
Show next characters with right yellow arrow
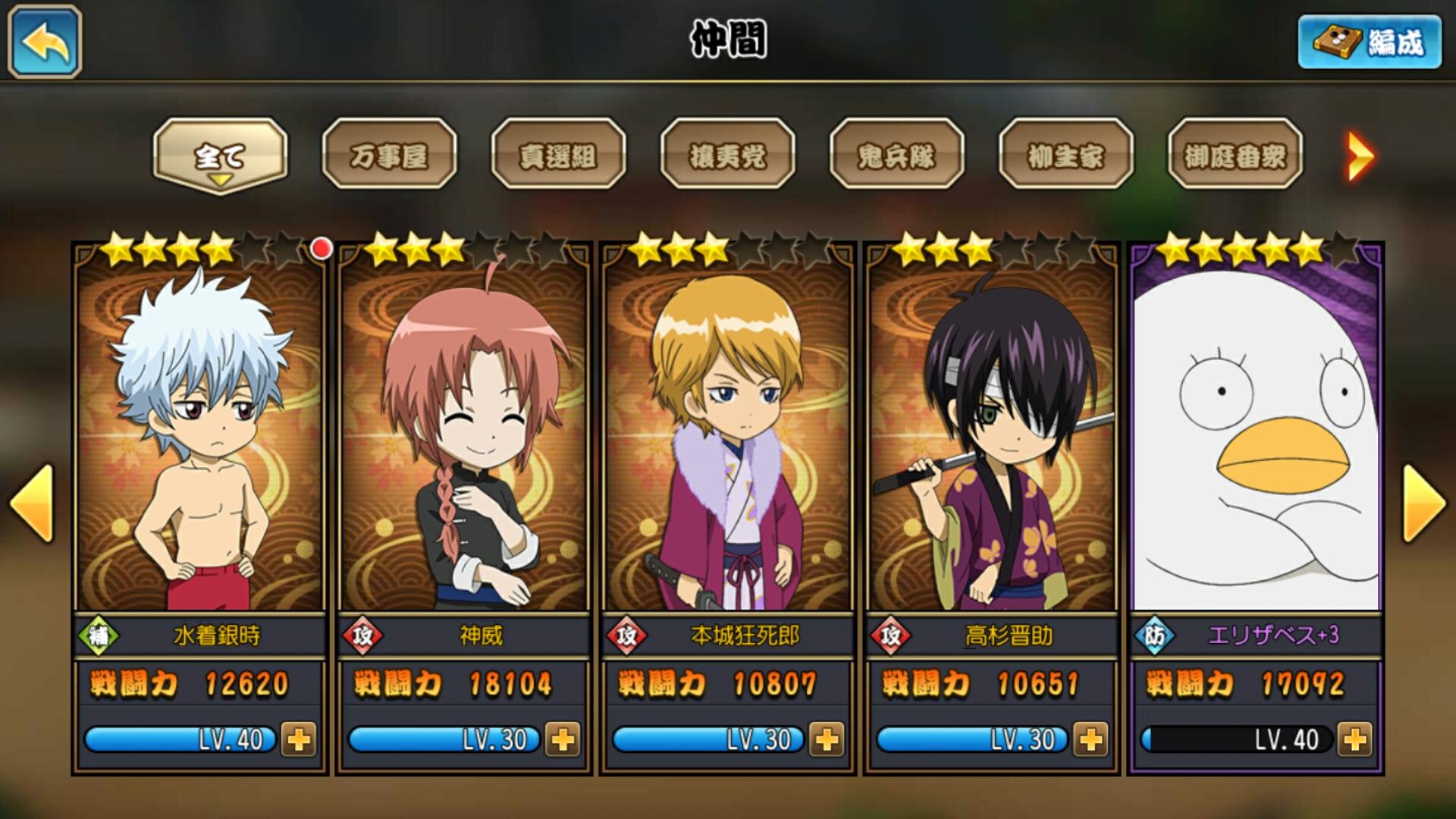[x=1423, y=504]
